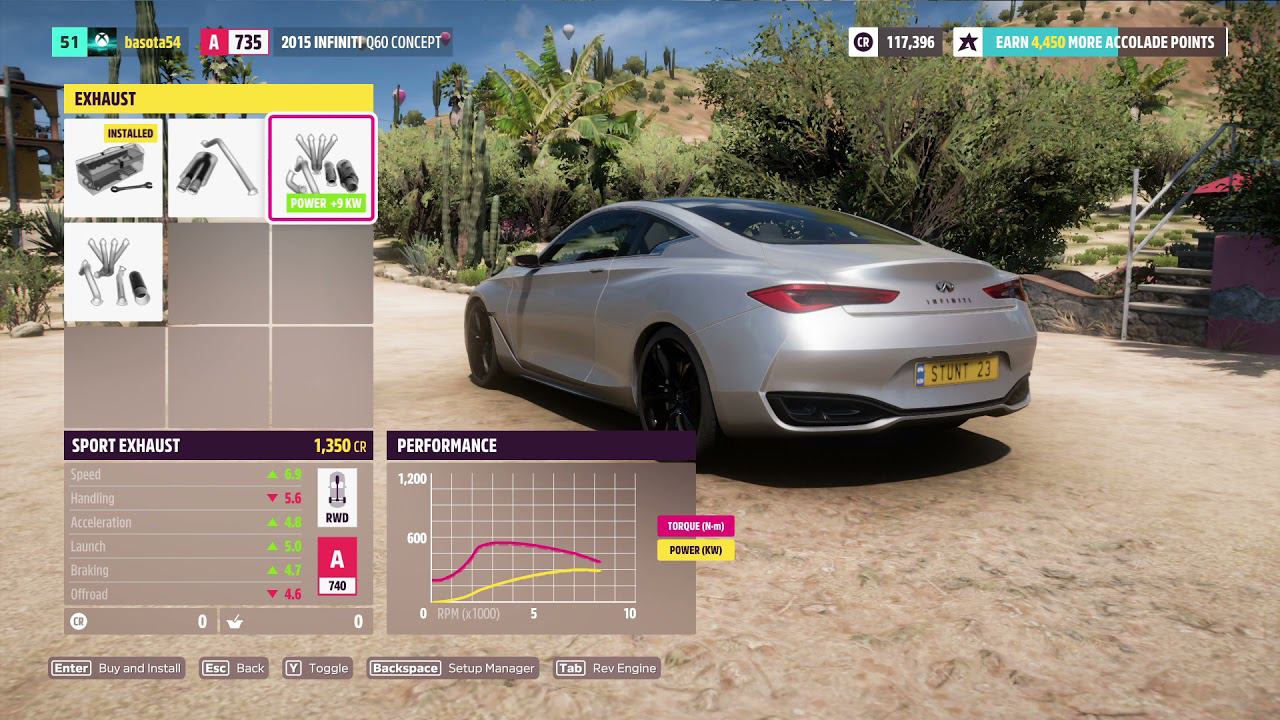1280x720 pixels.
Task: Activate the Rev Engine option
Action: (606, 668)
